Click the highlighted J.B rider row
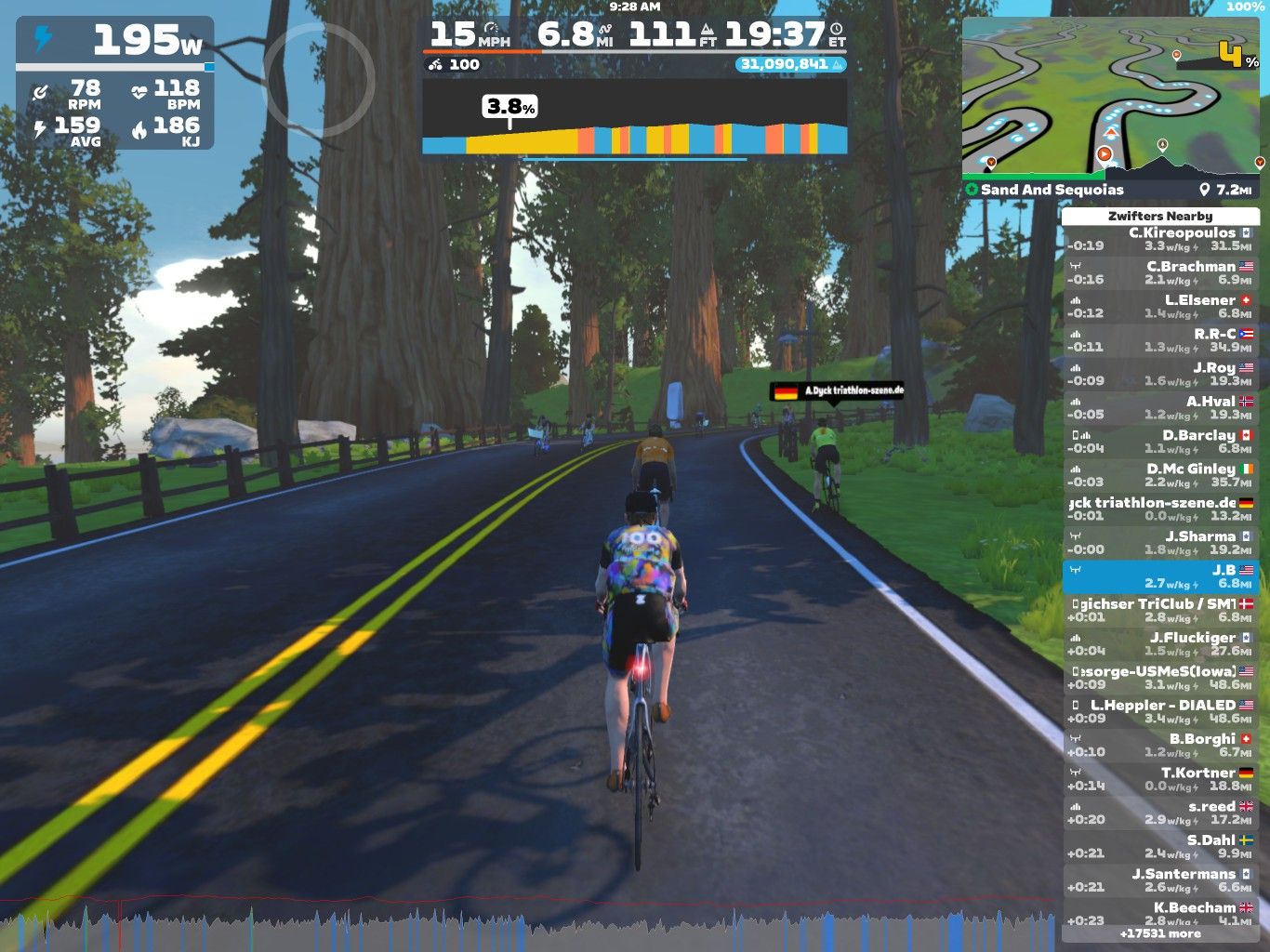Viewport: 1270px width, 952px height. click(1160, 576)
